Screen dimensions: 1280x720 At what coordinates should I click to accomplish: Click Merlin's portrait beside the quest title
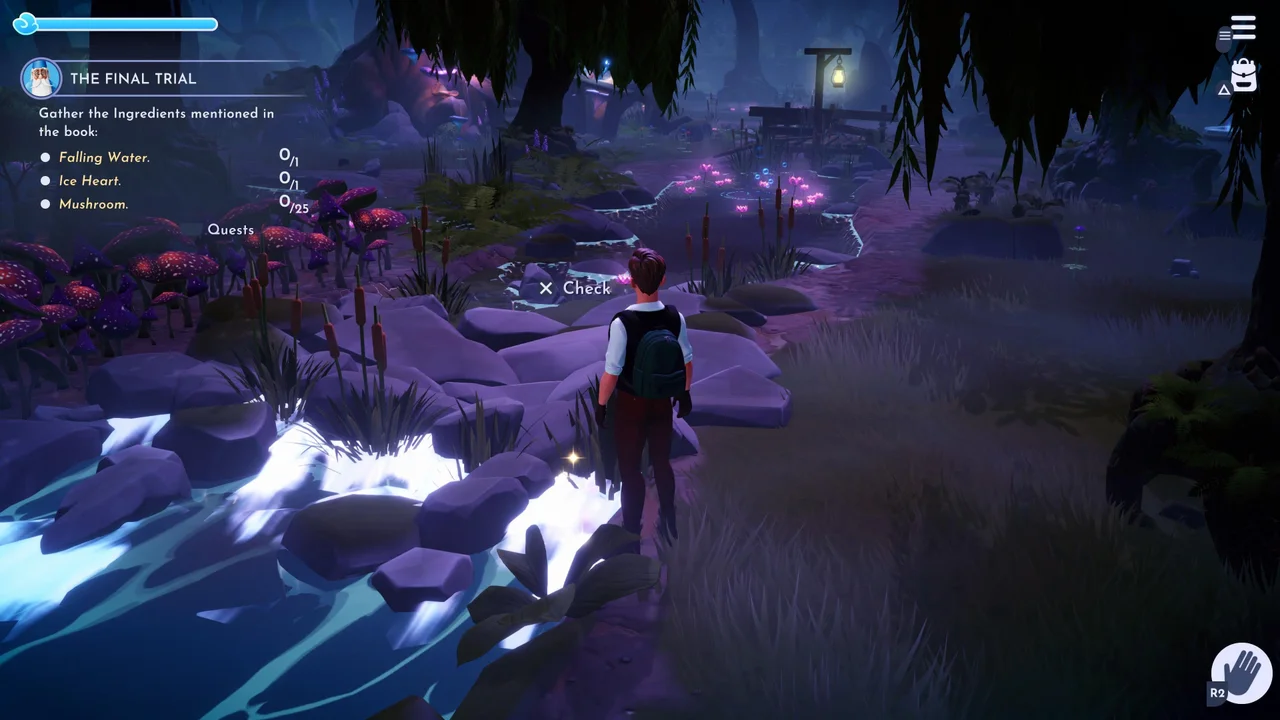pyautogui.click(x=39, y=79)
